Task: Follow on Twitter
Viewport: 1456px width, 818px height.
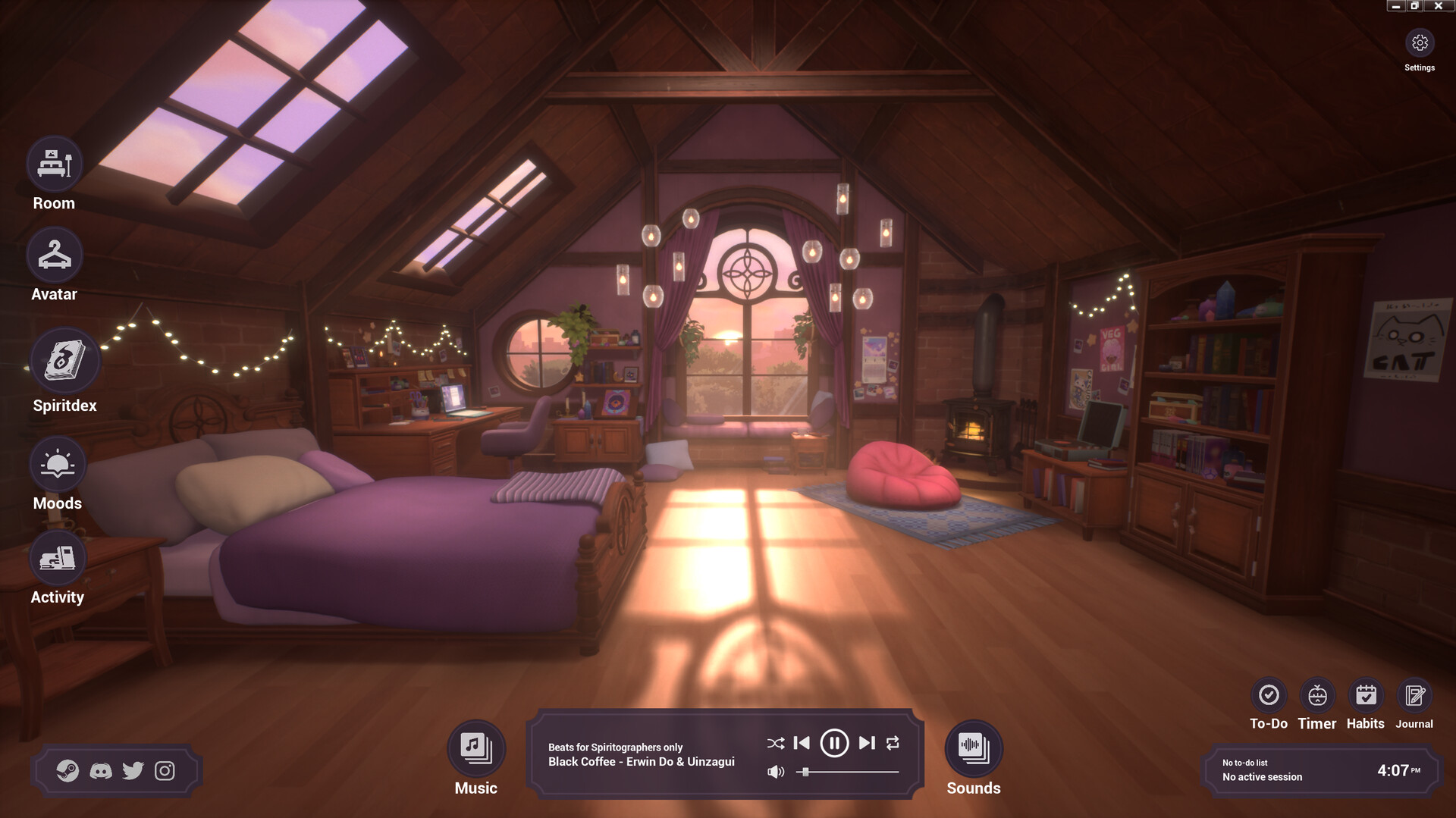Action: point(133,771)
